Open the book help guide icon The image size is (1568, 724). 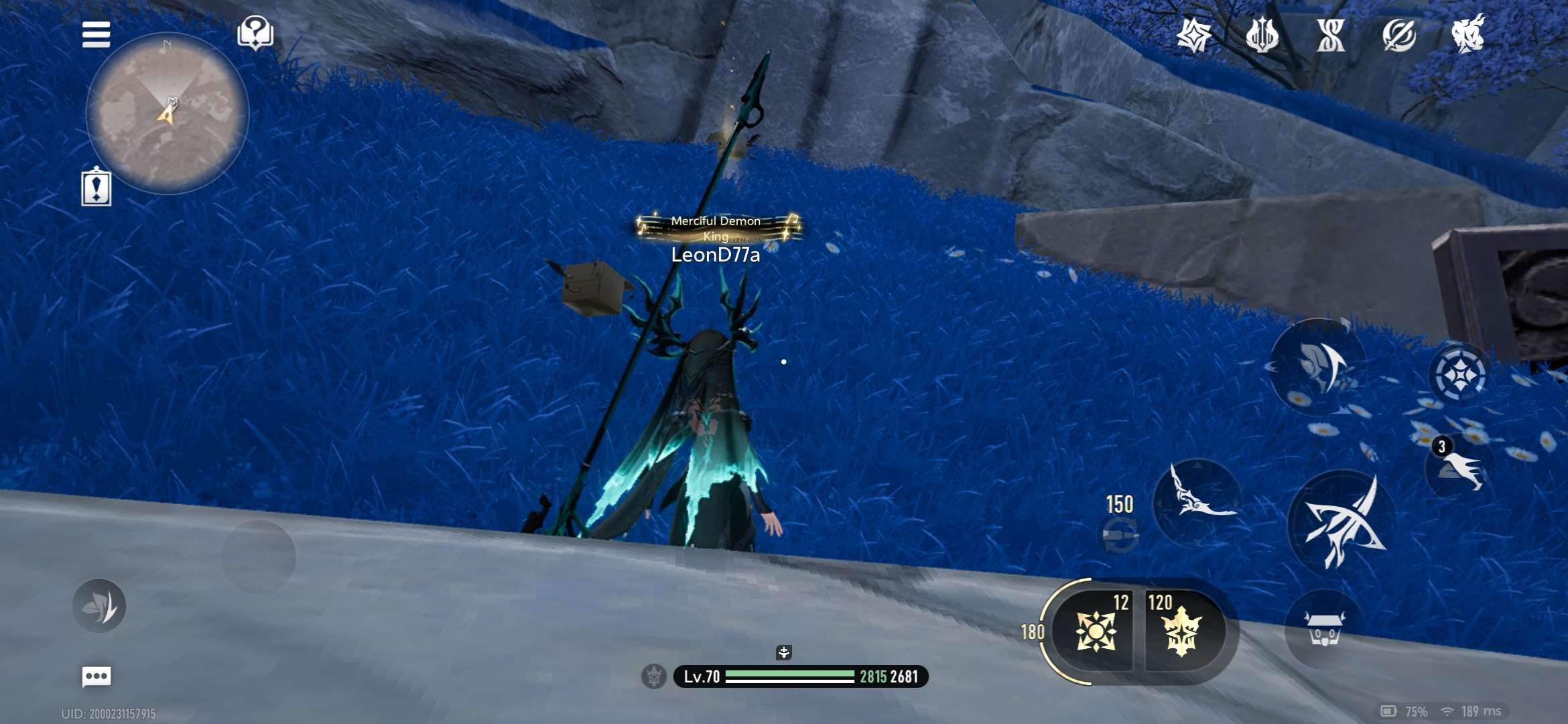point(255,33)
